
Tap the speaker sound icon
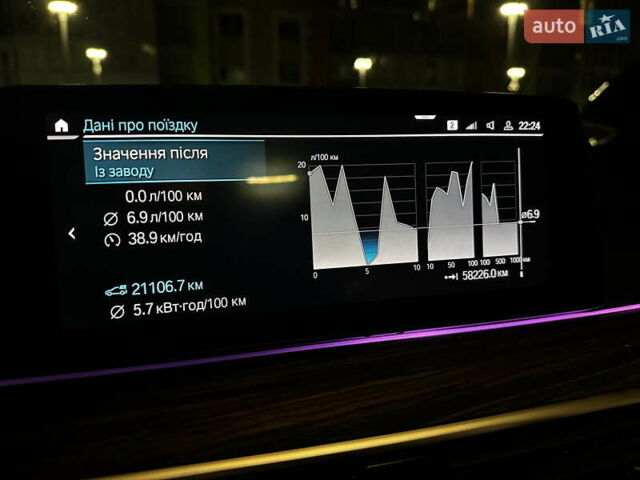[x=490, y=126]
